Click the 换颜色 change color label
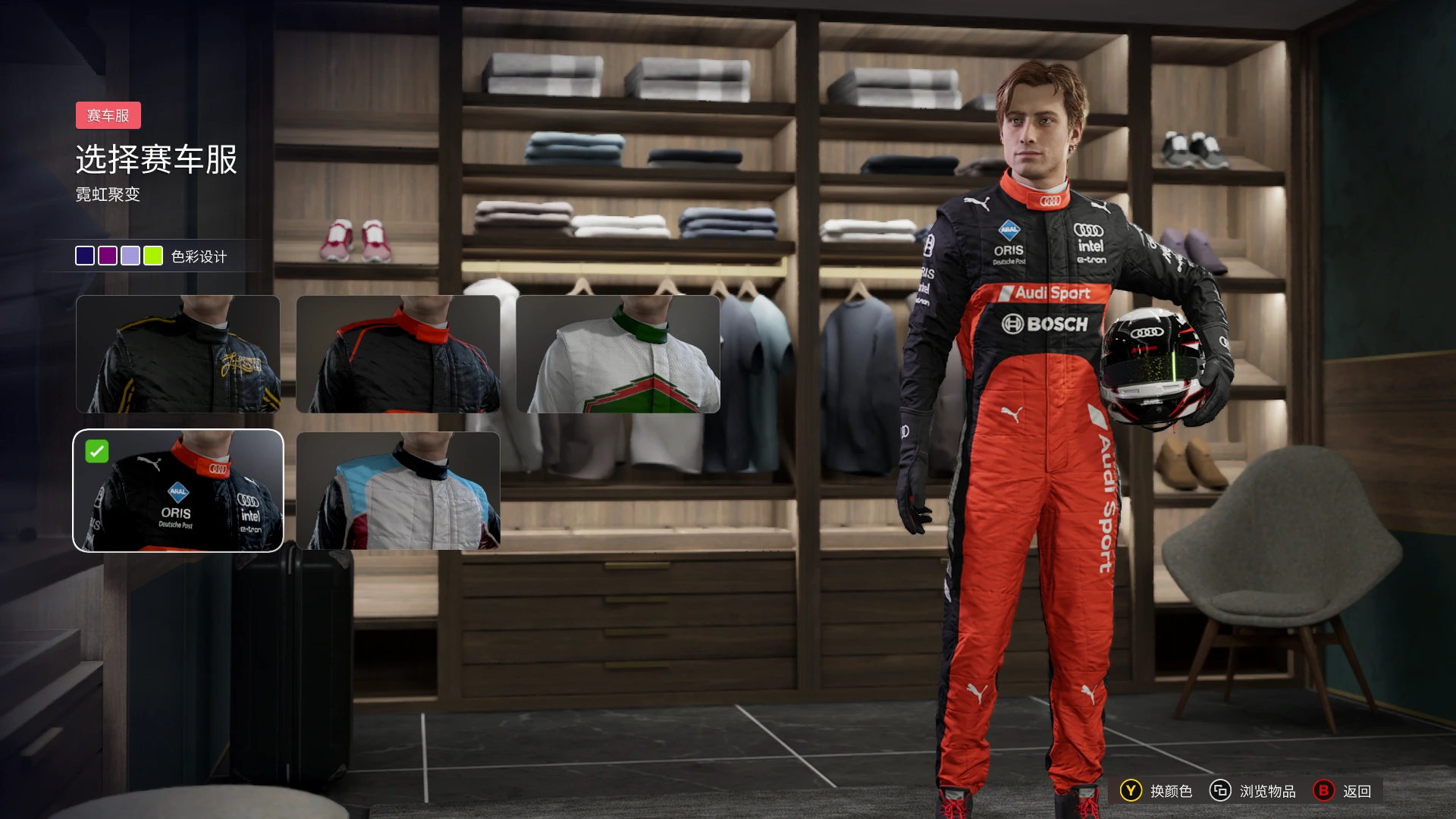 tap(1171, 791)
